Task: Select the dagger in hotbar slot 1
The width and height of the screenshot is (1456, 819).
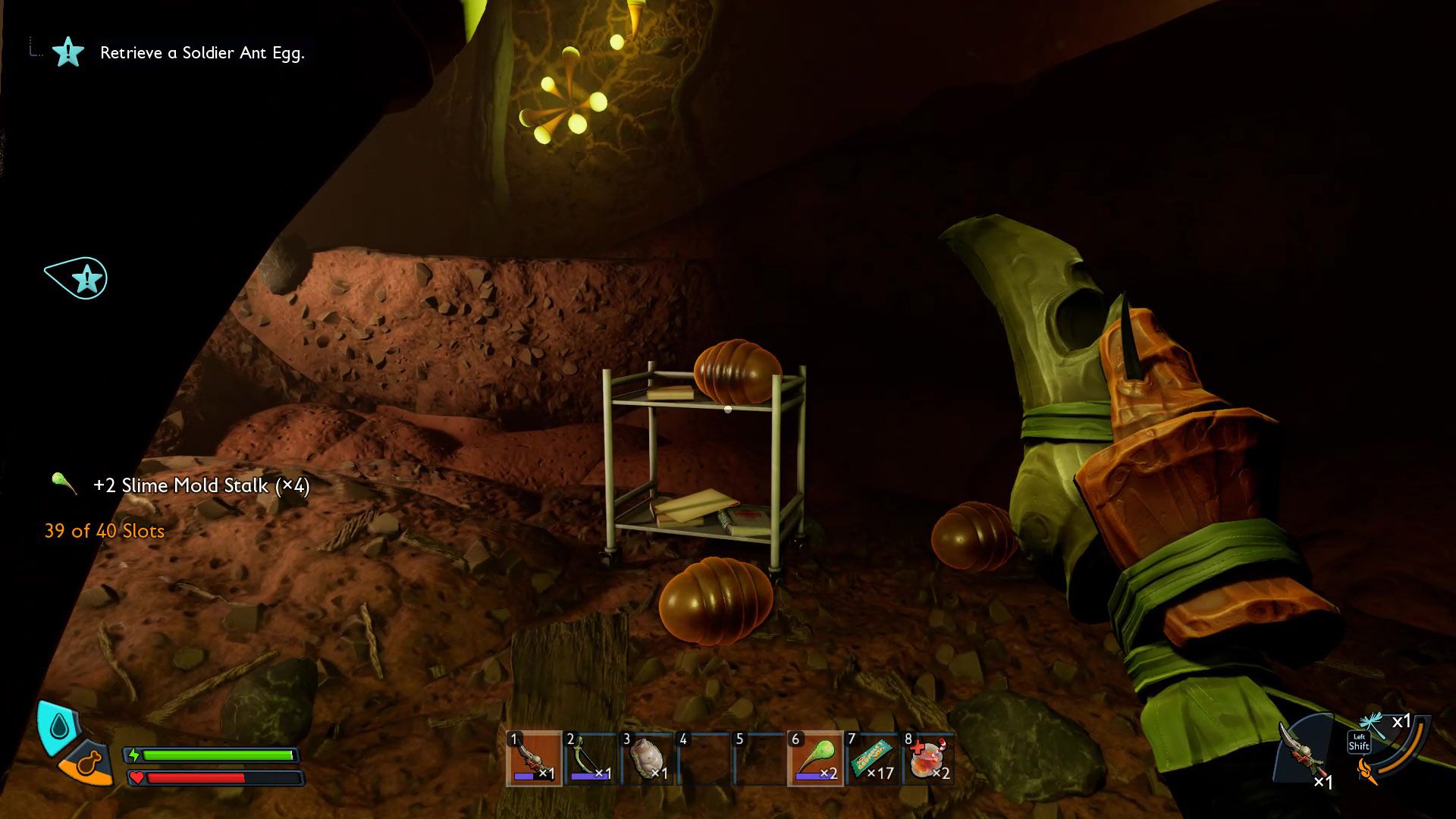Action: 534,758
